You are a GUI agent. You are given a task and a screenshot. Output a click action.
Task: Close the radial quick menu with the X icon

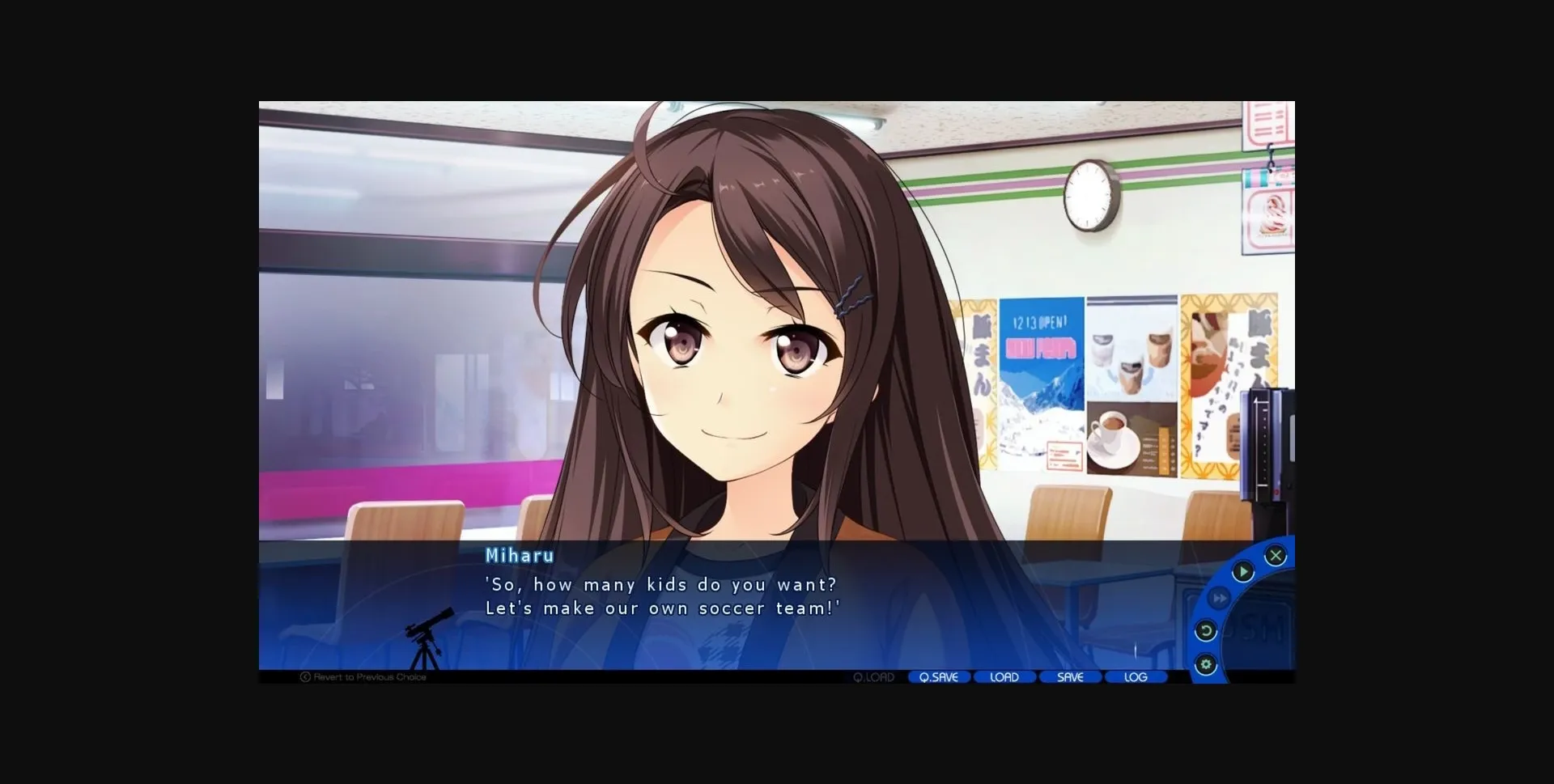coord(1276,556)
